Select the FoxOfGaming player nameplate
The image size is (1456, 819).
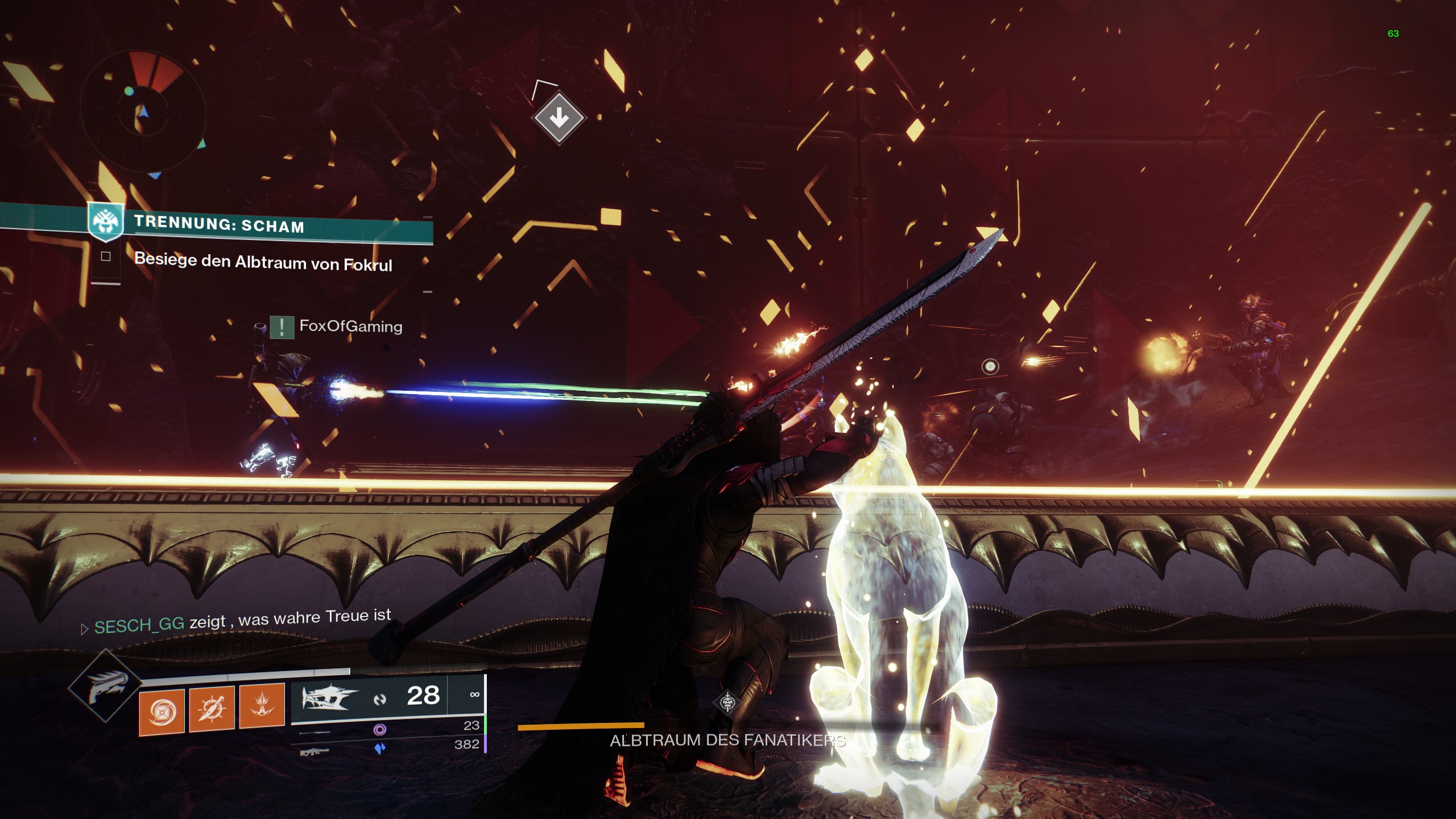click(350, 326)
